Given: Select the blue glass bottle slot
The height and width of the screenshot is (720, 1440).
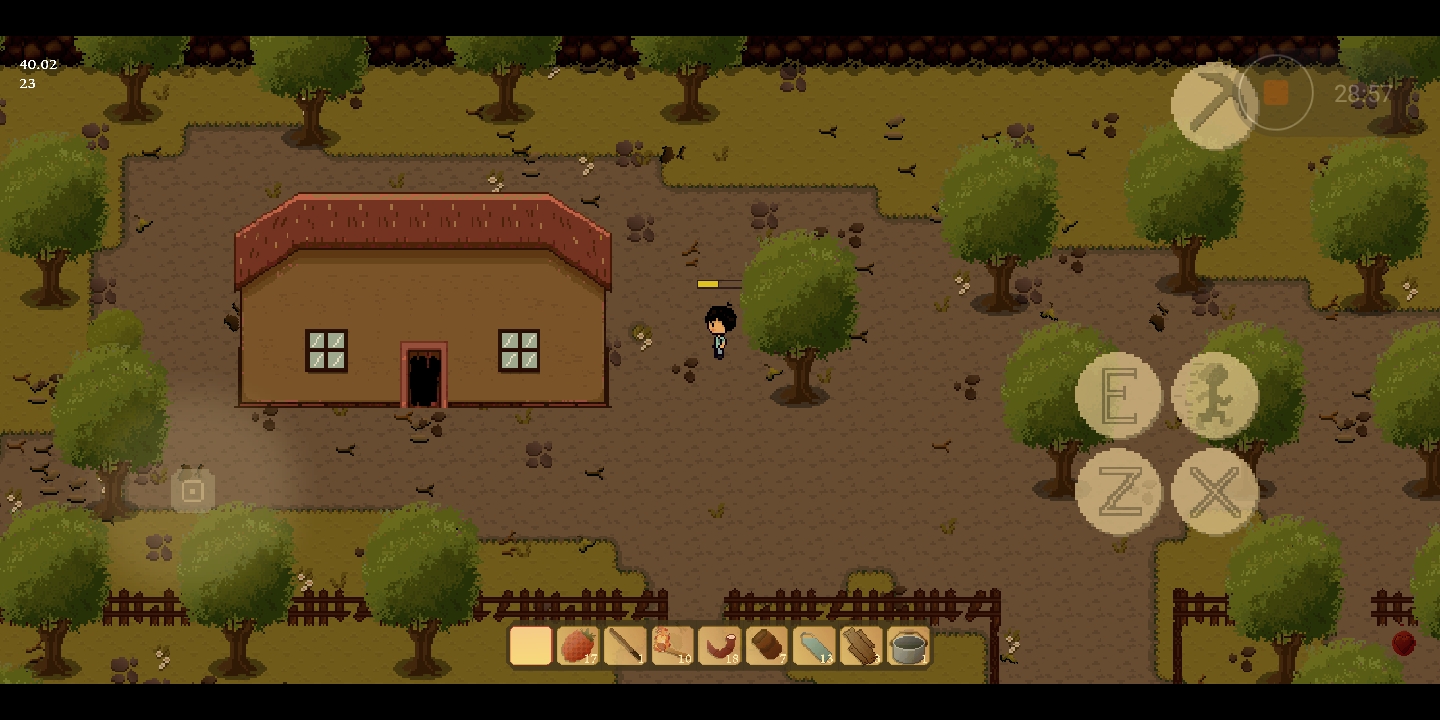Looking at the screenshot, I should [813, 646].
